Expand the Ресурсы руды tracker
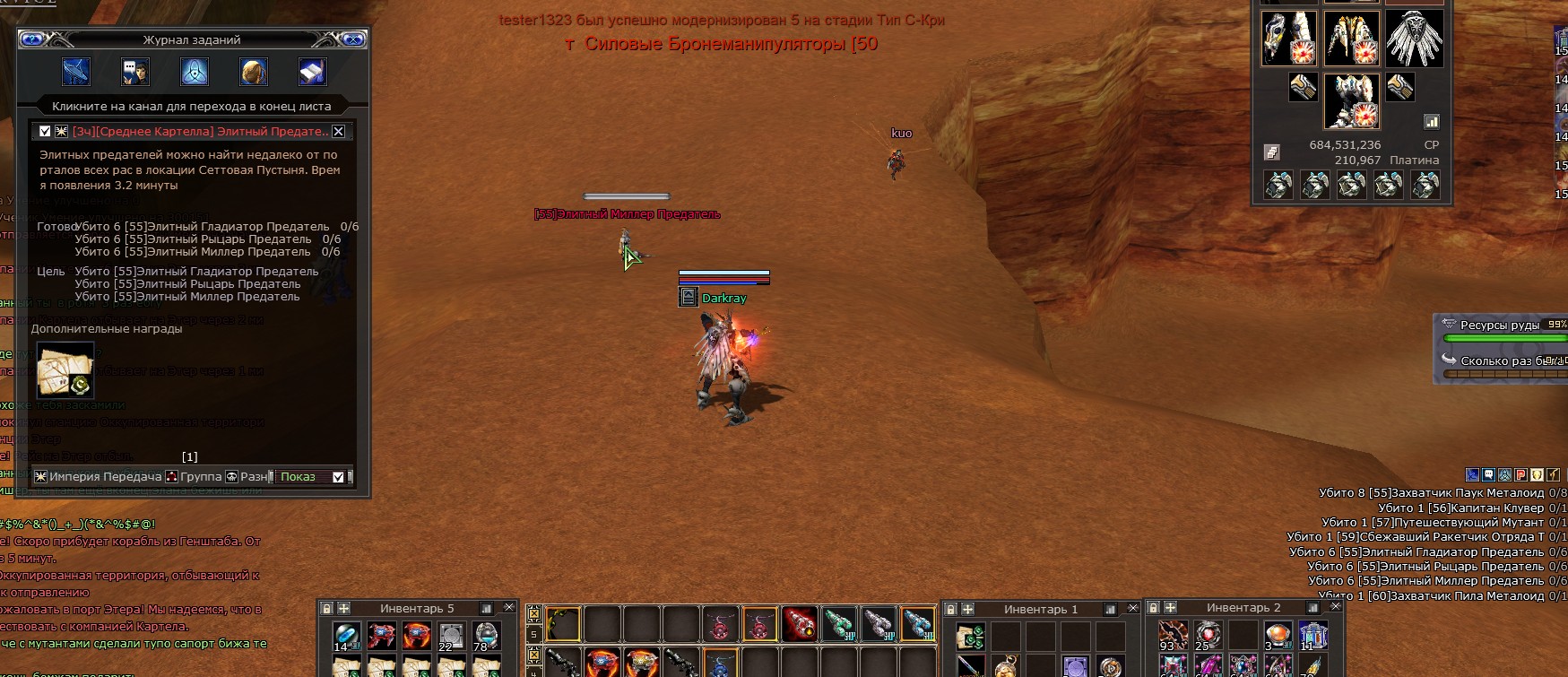 (1449, 325)
